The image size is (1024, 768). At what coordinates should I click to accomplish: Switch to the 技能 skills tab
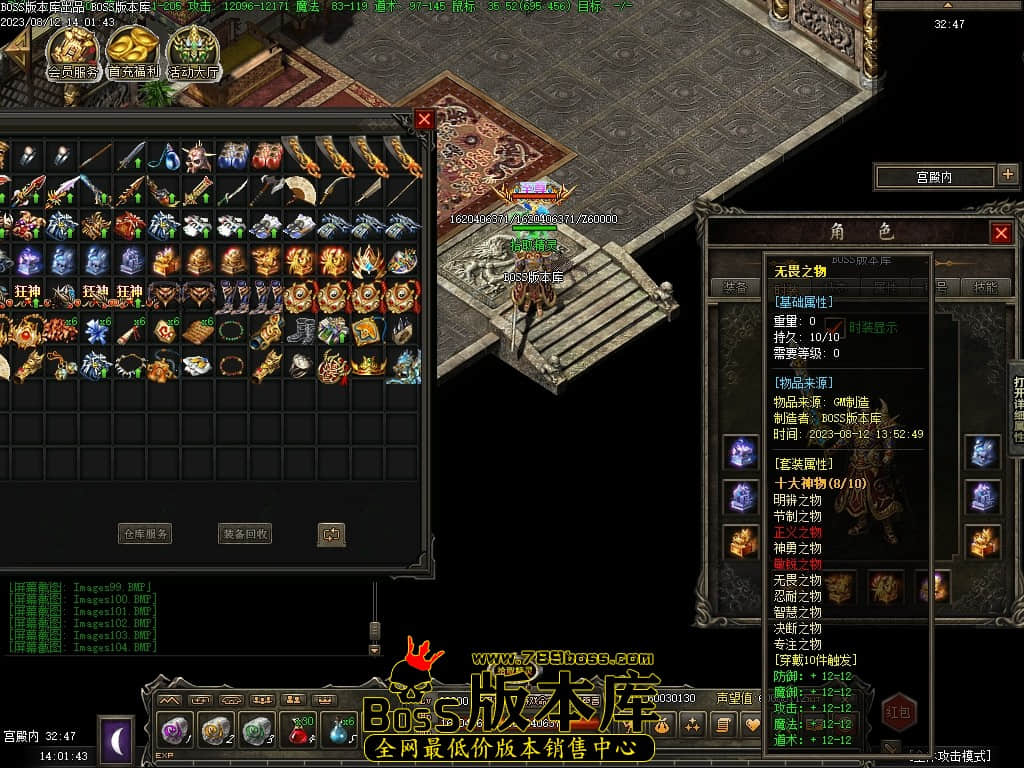coord(985,287)
